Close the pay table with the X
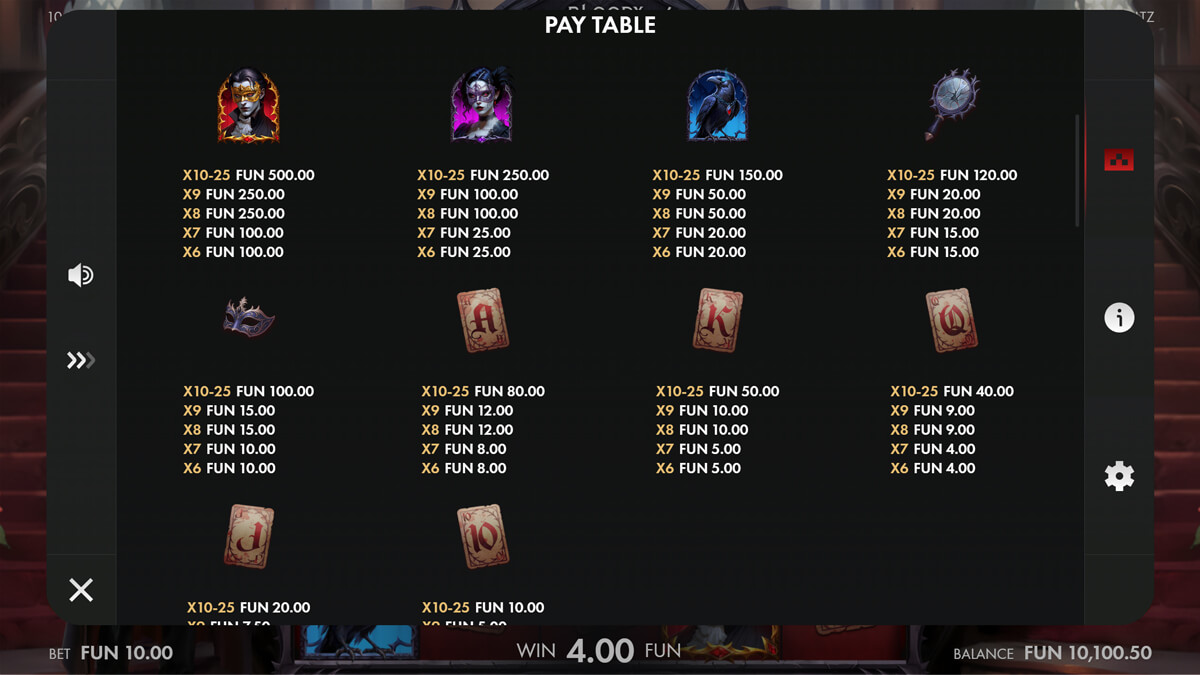1200x675 pixels. click(81, 590)
